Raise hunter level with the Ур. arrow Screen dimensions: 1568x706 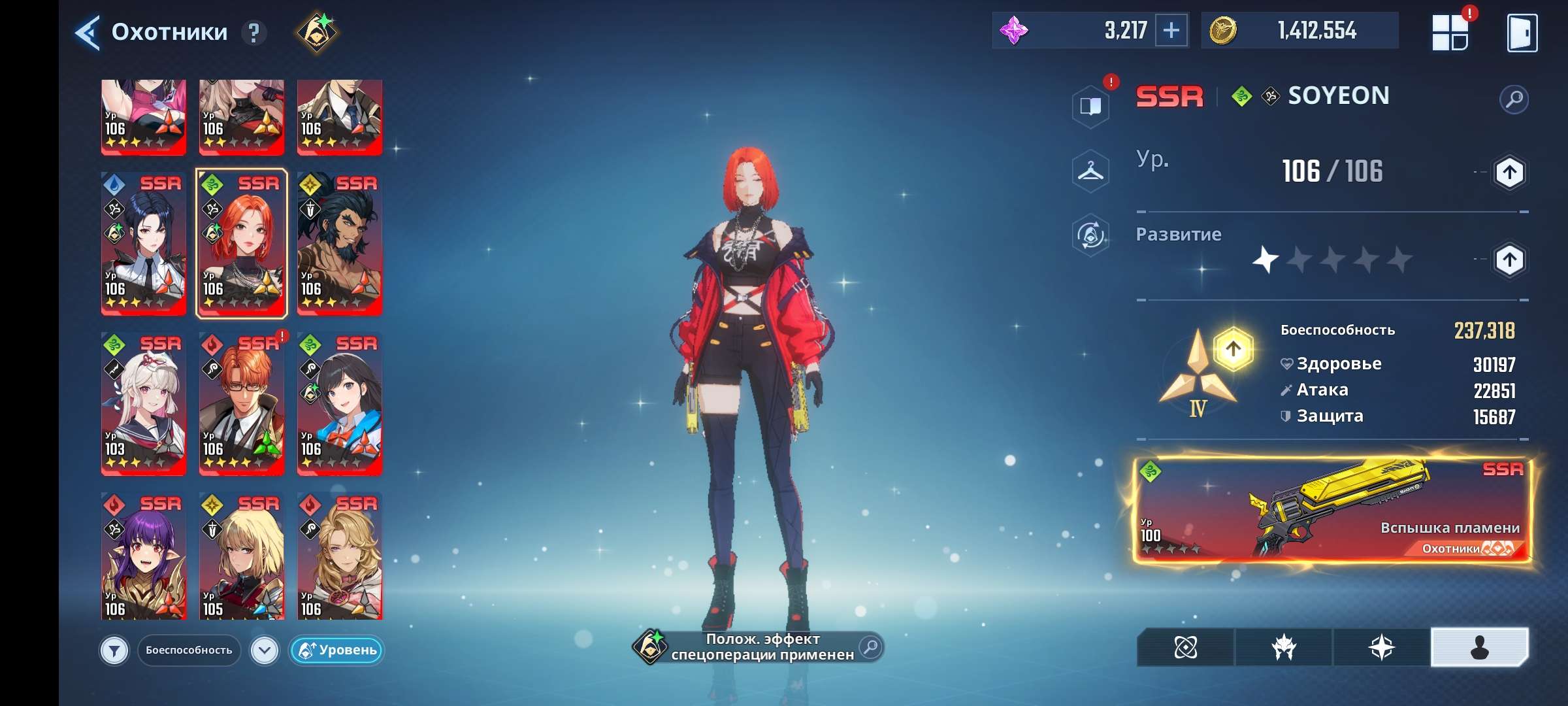coord(1509,173)
